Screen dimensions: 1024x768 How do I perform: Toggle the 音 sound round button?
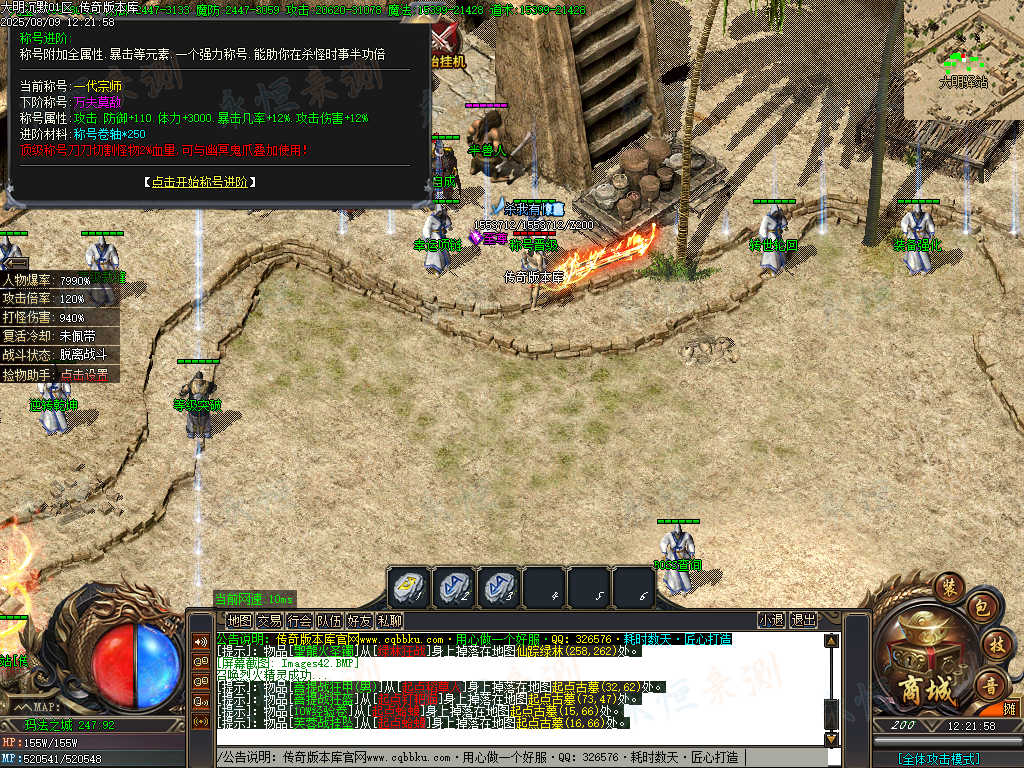[x=991, y=684]
